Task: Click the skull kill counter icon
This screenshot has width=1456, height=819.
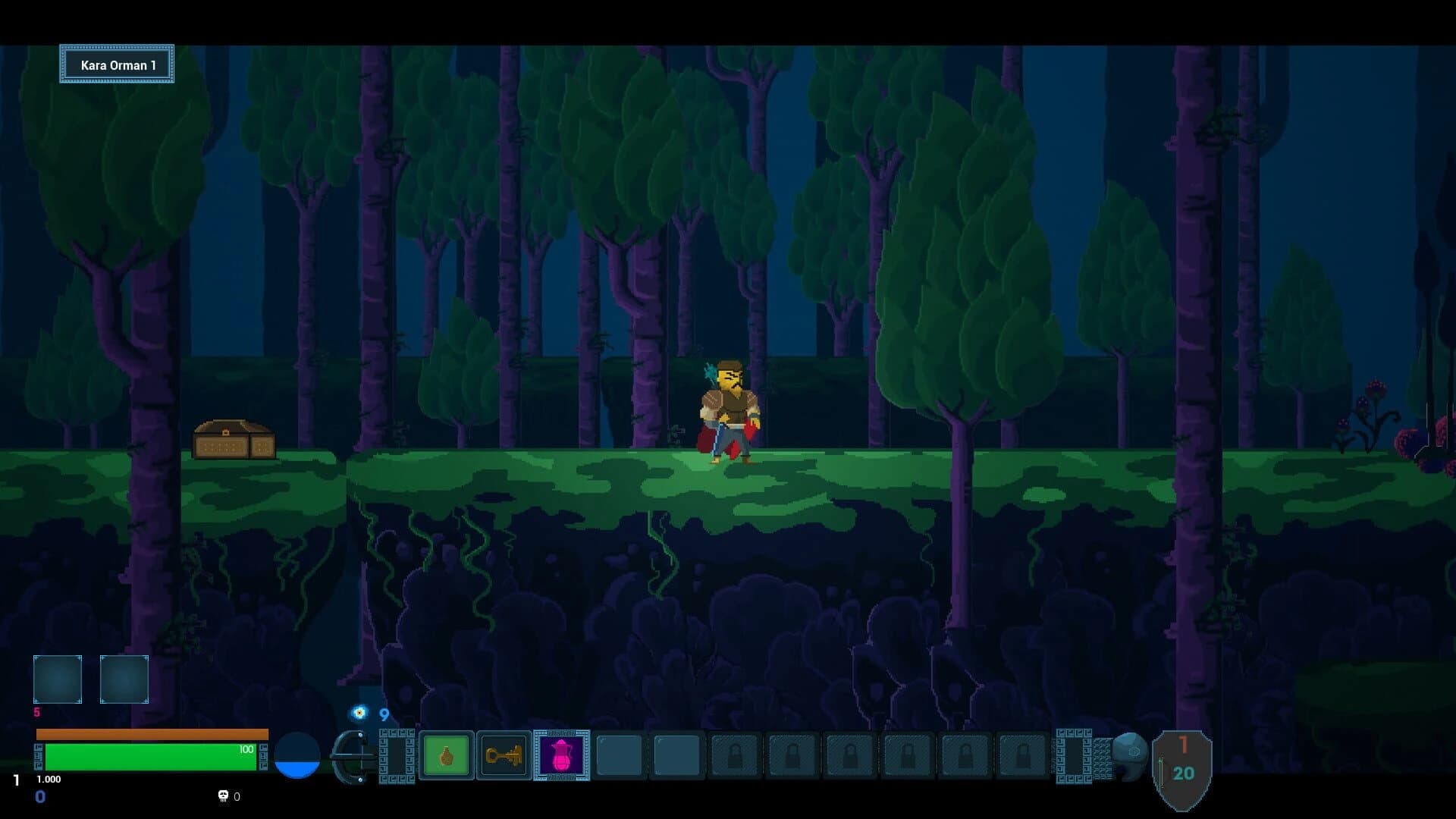Action: point(223,796)
